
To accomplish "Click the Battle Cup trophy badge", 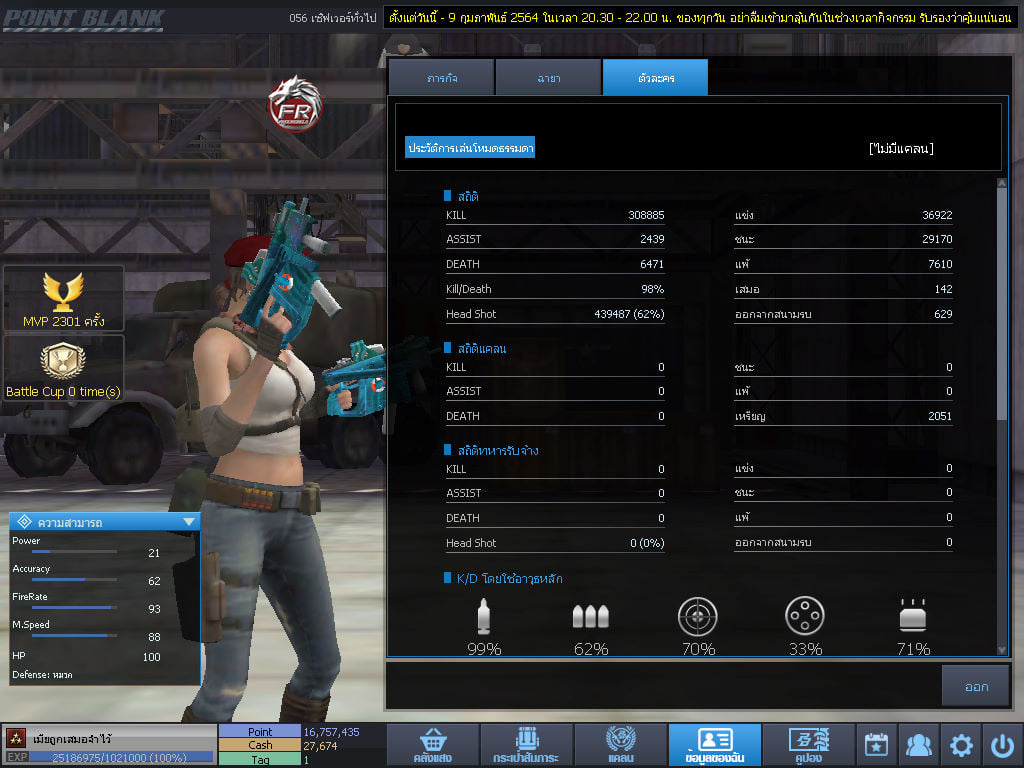I will [x=63, y=368].
